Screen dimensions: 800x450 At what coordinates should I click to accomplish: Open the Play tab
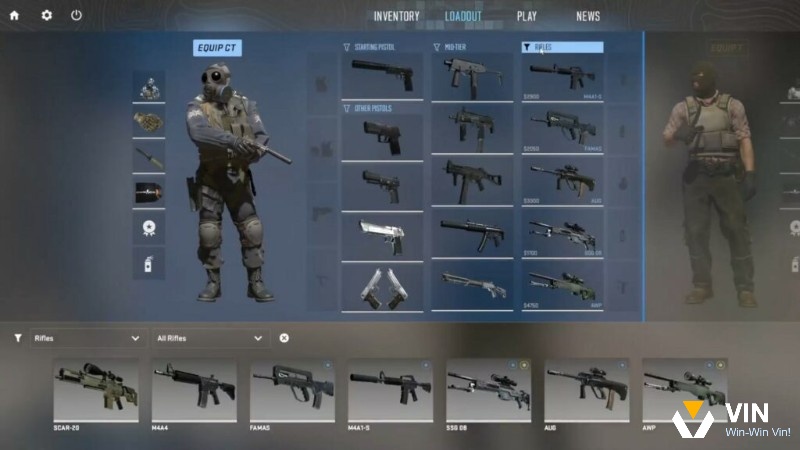tap(527, 17)
